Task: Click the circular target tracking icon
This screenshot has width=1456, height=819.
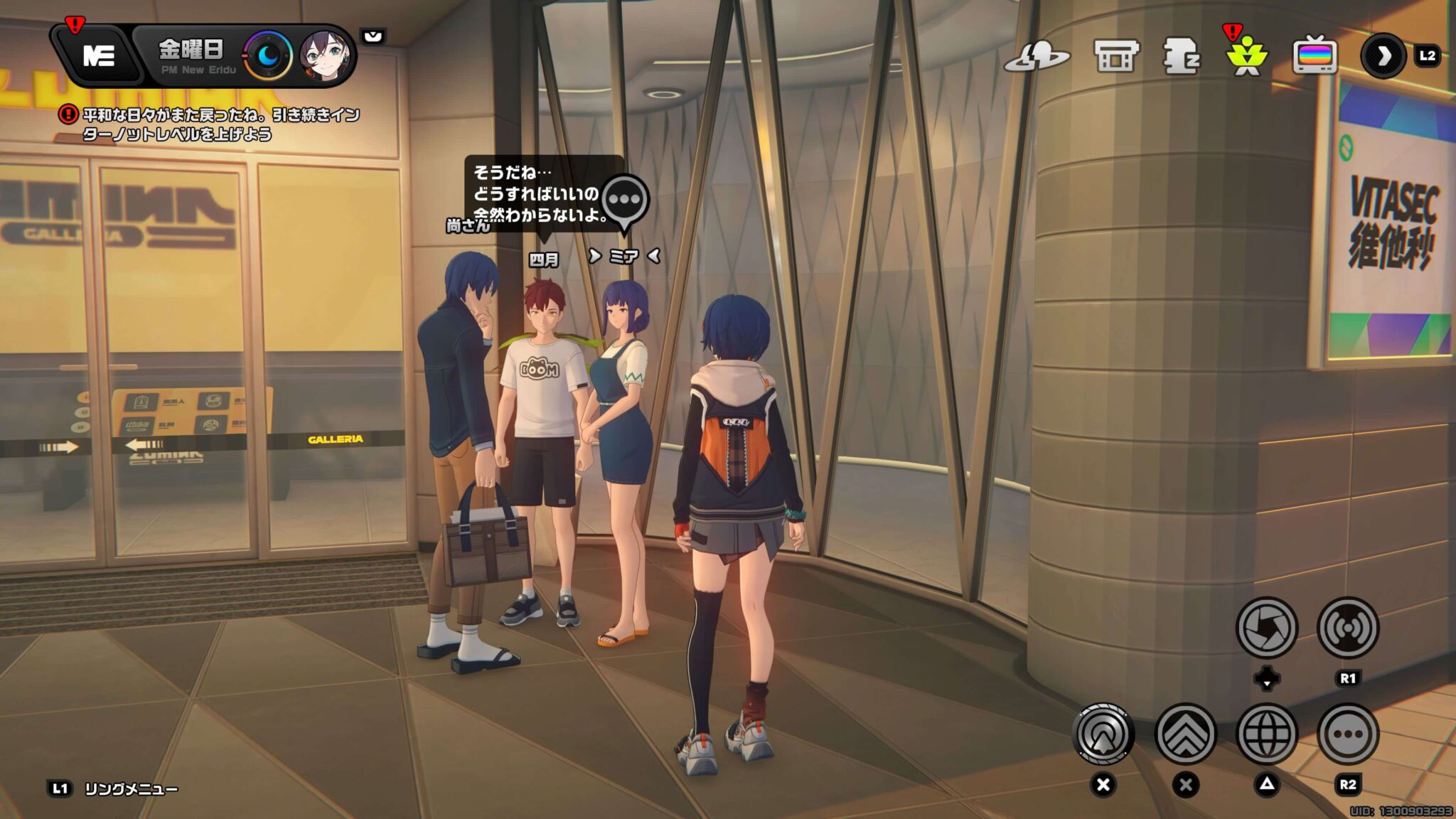Action: click(1103, 734)
